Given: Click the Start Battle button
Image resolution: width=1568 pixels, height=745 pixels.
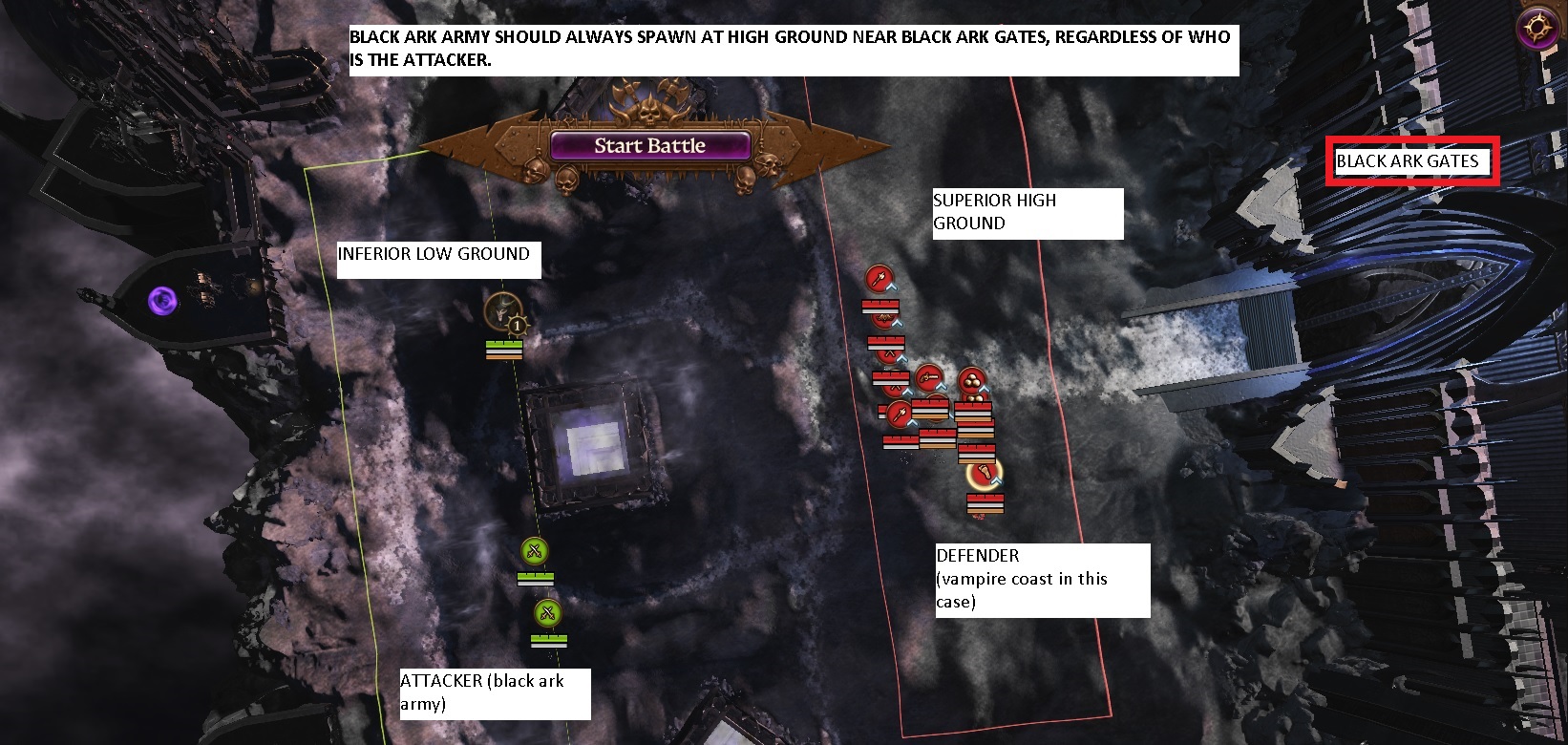Looking at the screenshot, I should click(x=649, y=146).
